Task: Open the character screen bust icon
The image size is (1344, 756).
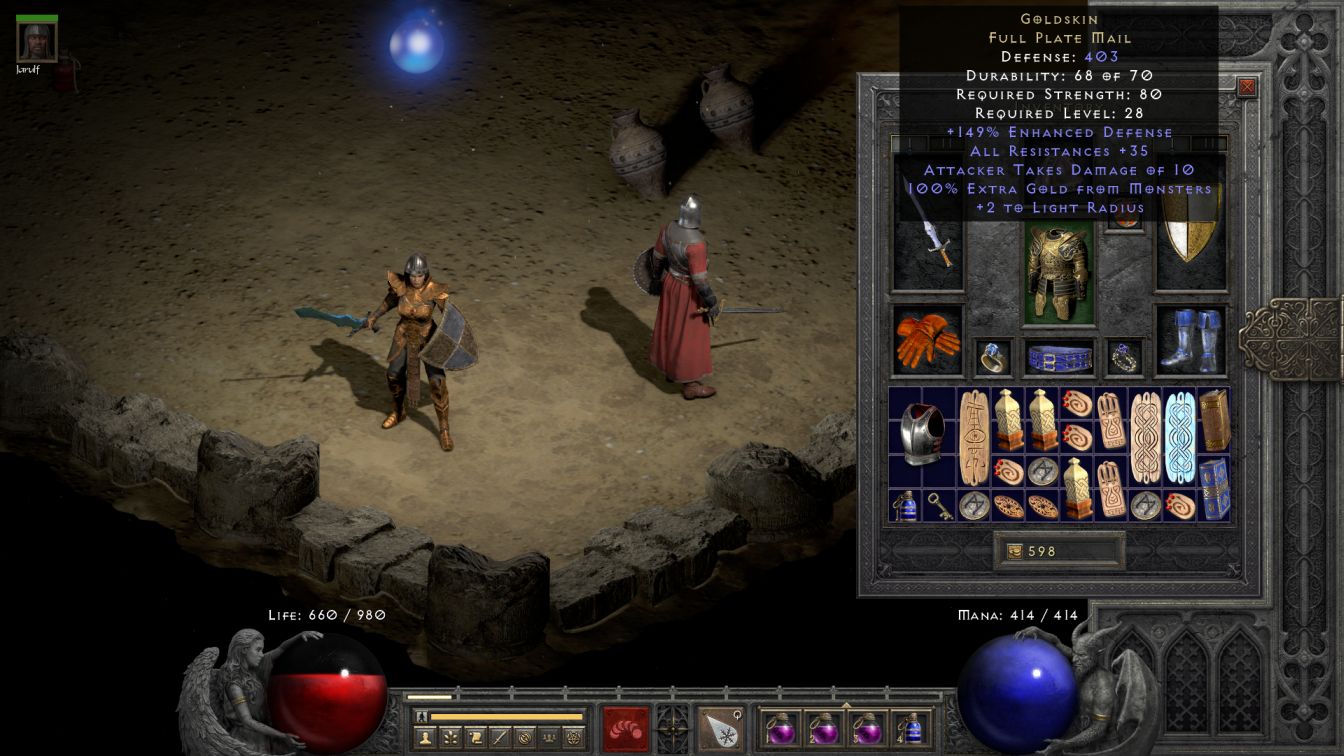Action: (424, 738)
